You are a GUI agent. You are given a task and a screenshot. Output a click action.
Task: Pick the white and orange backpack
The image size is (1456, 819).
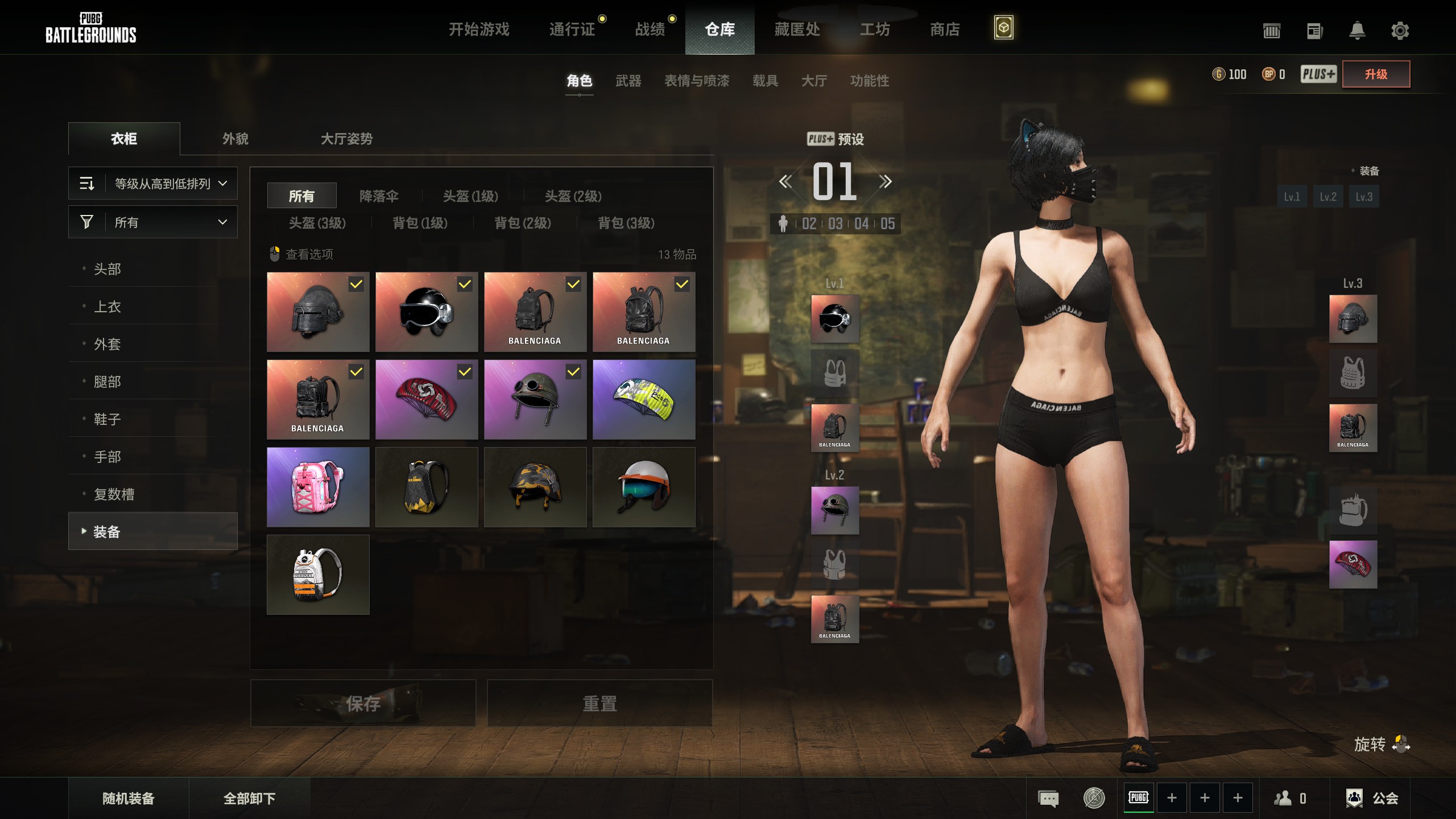click(x=318, y=574)
